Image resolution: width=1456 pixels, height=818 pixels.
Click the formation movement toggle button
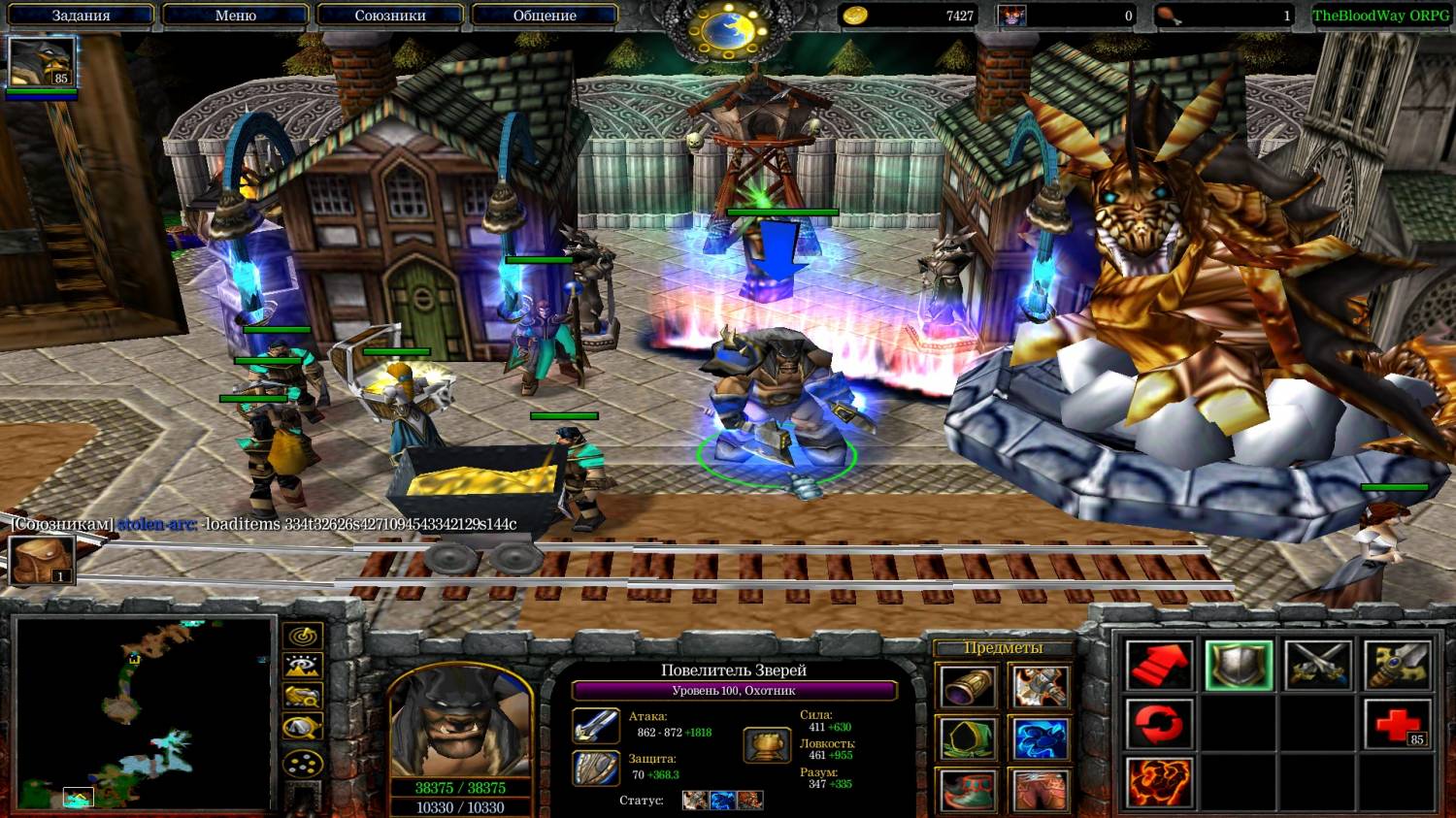pos(303,764)
